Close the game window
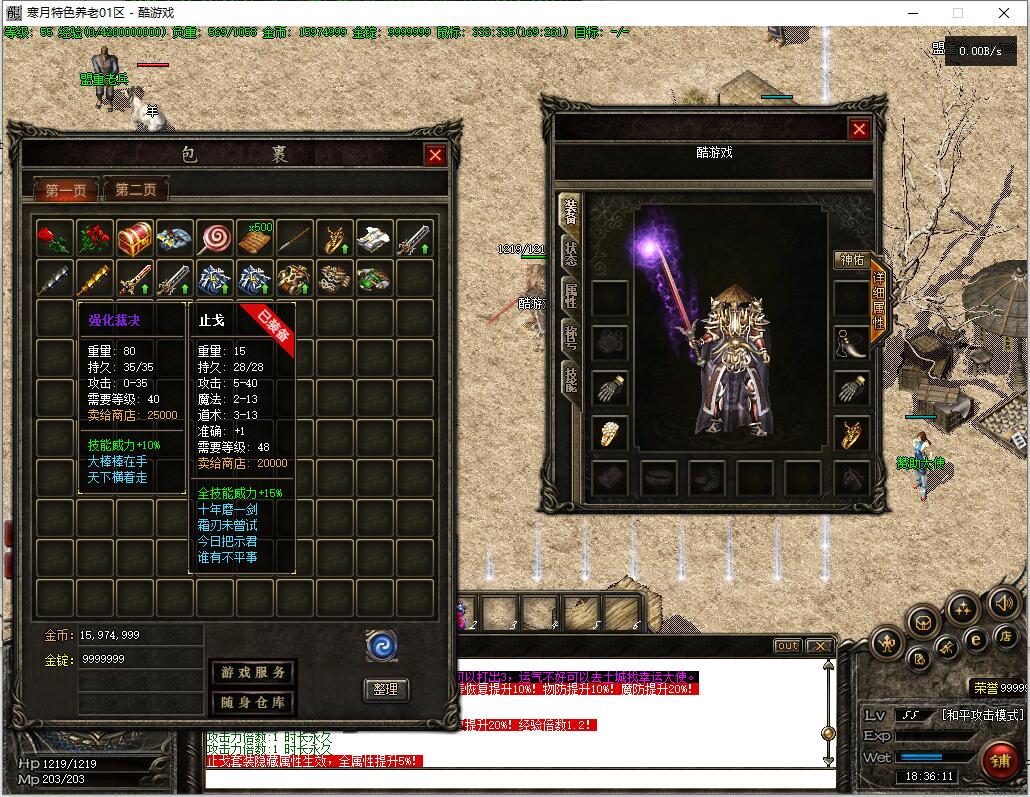Screen dimensions: 1030x797 [1005, 13]
